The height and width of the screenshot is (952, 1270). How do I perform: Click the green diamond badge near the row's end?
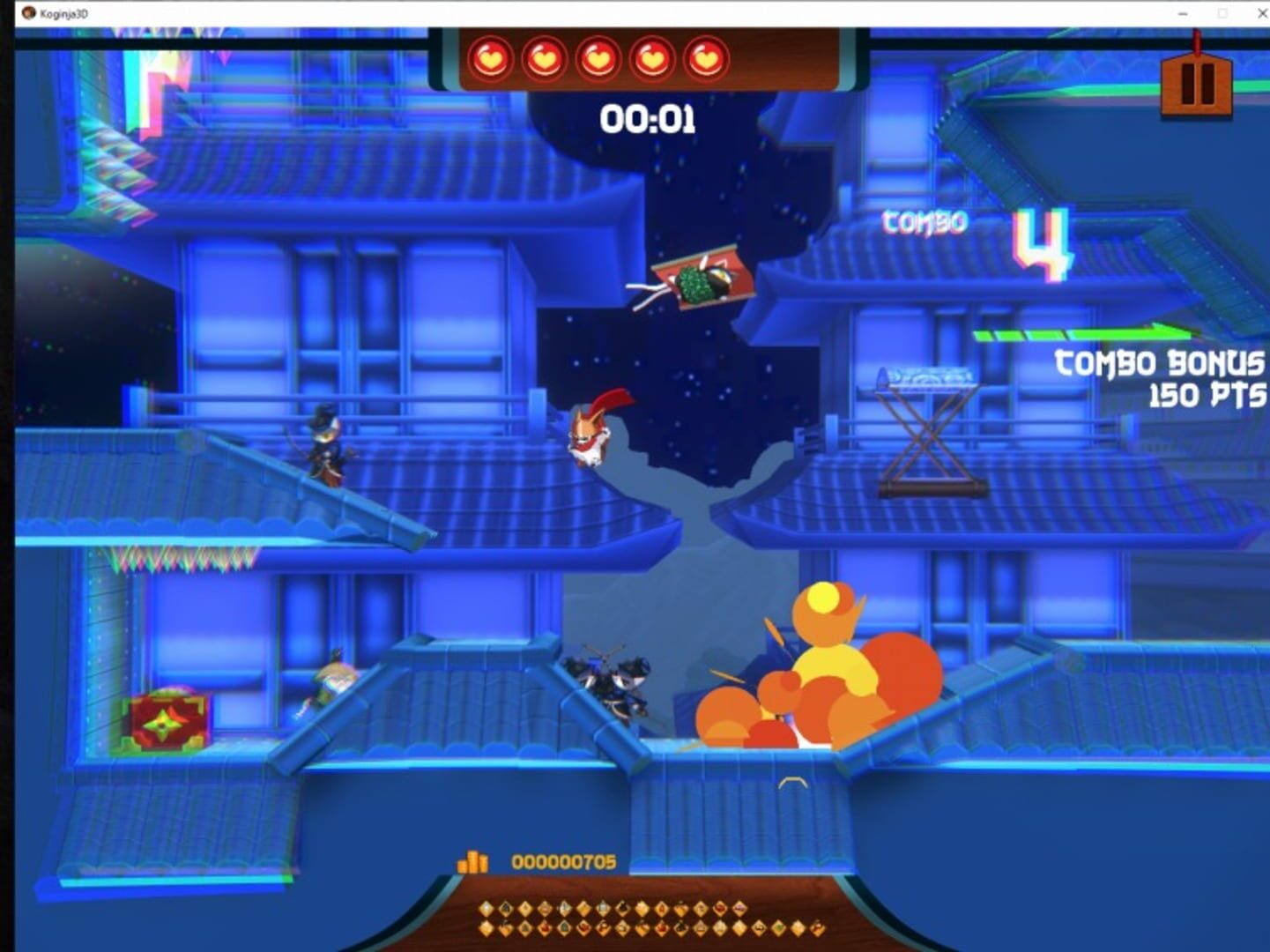778,926
